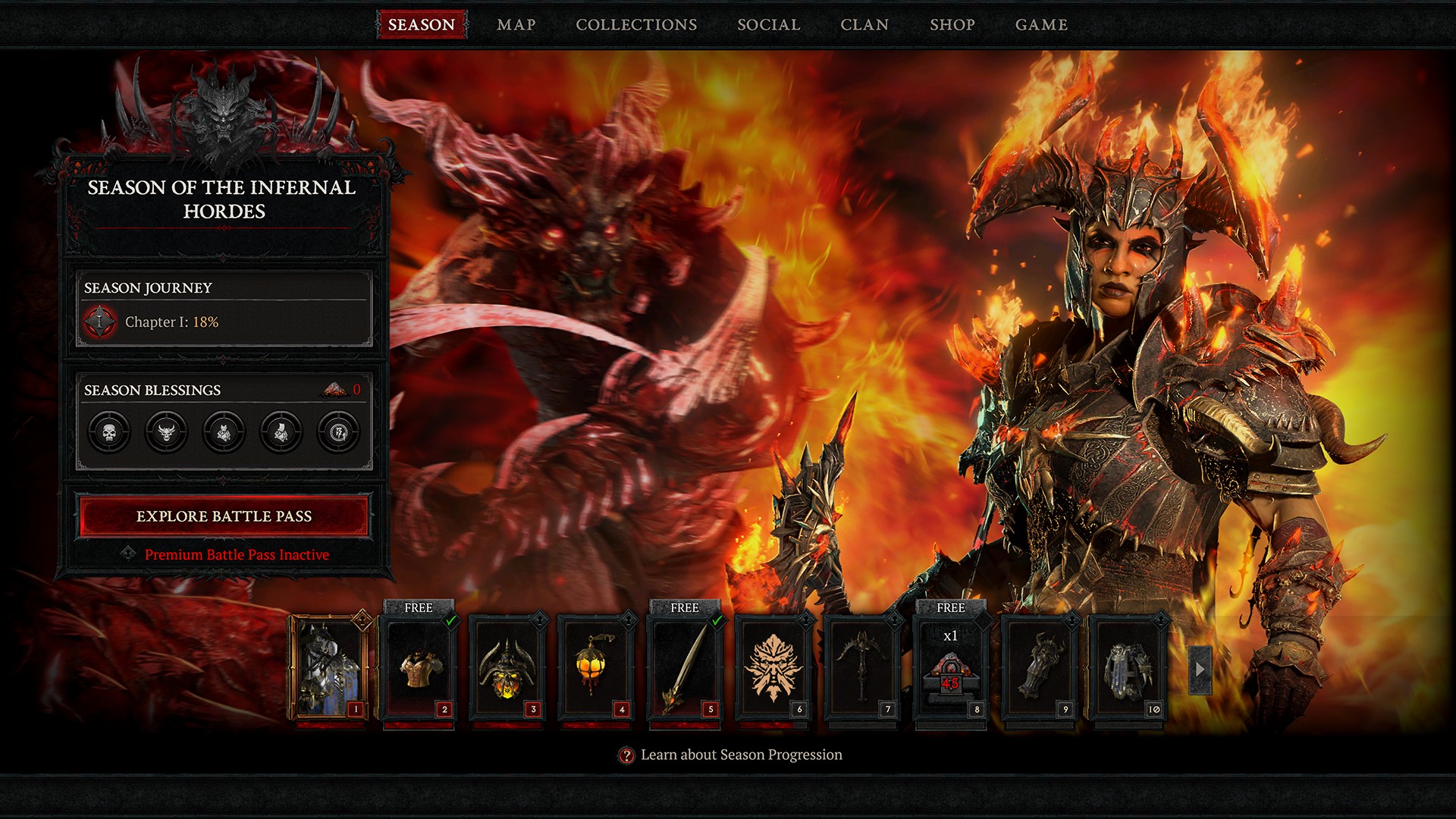The height and width of the screenshot is (819, 1456).
Task: Select the horned demon Season Blessing icon
Action: (168, 432)
